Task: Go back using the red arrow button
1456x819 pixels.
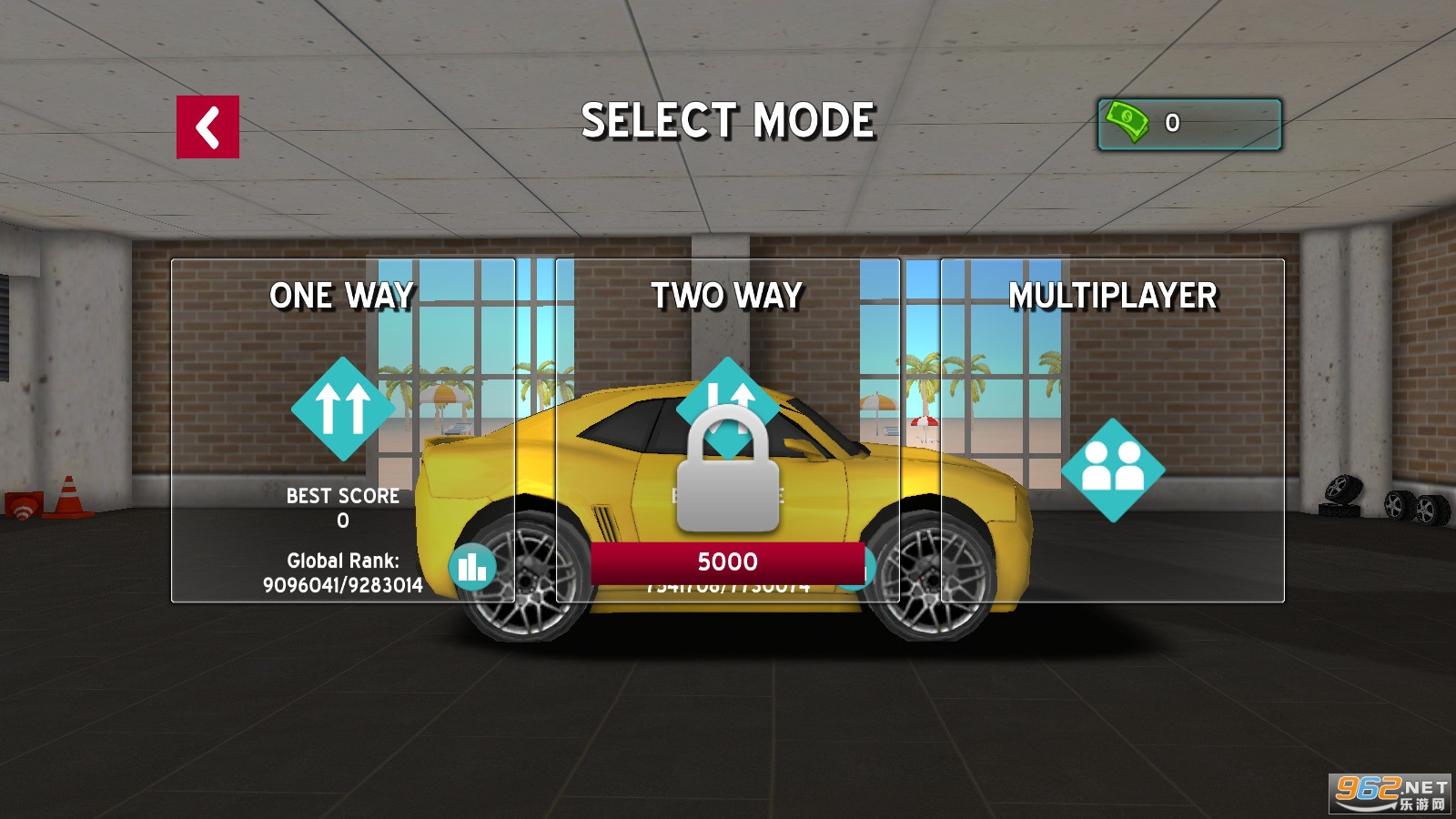Action: click(207, 127)
